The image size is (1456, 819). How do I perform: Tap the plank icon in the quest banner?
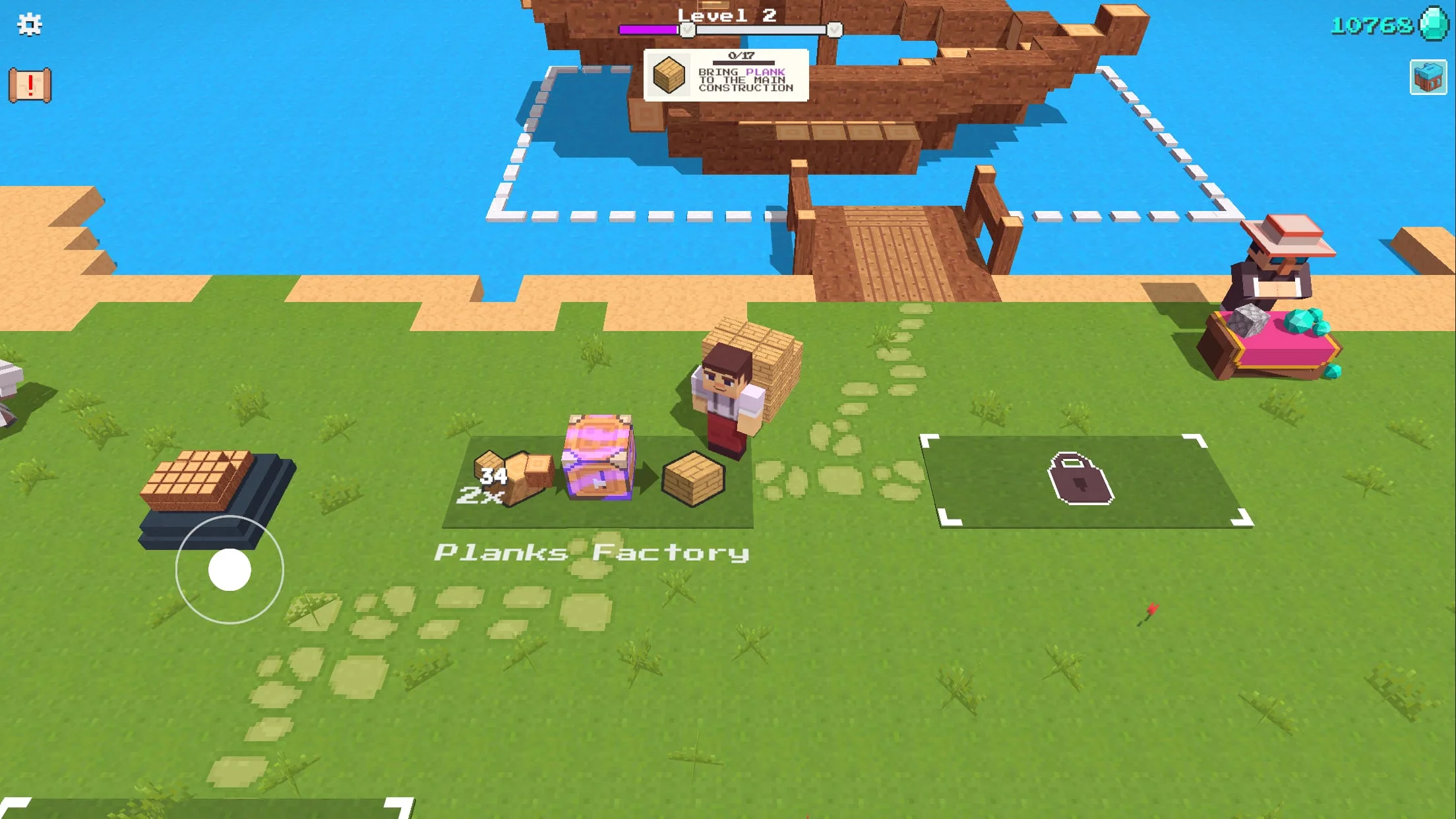pos(668,75)
